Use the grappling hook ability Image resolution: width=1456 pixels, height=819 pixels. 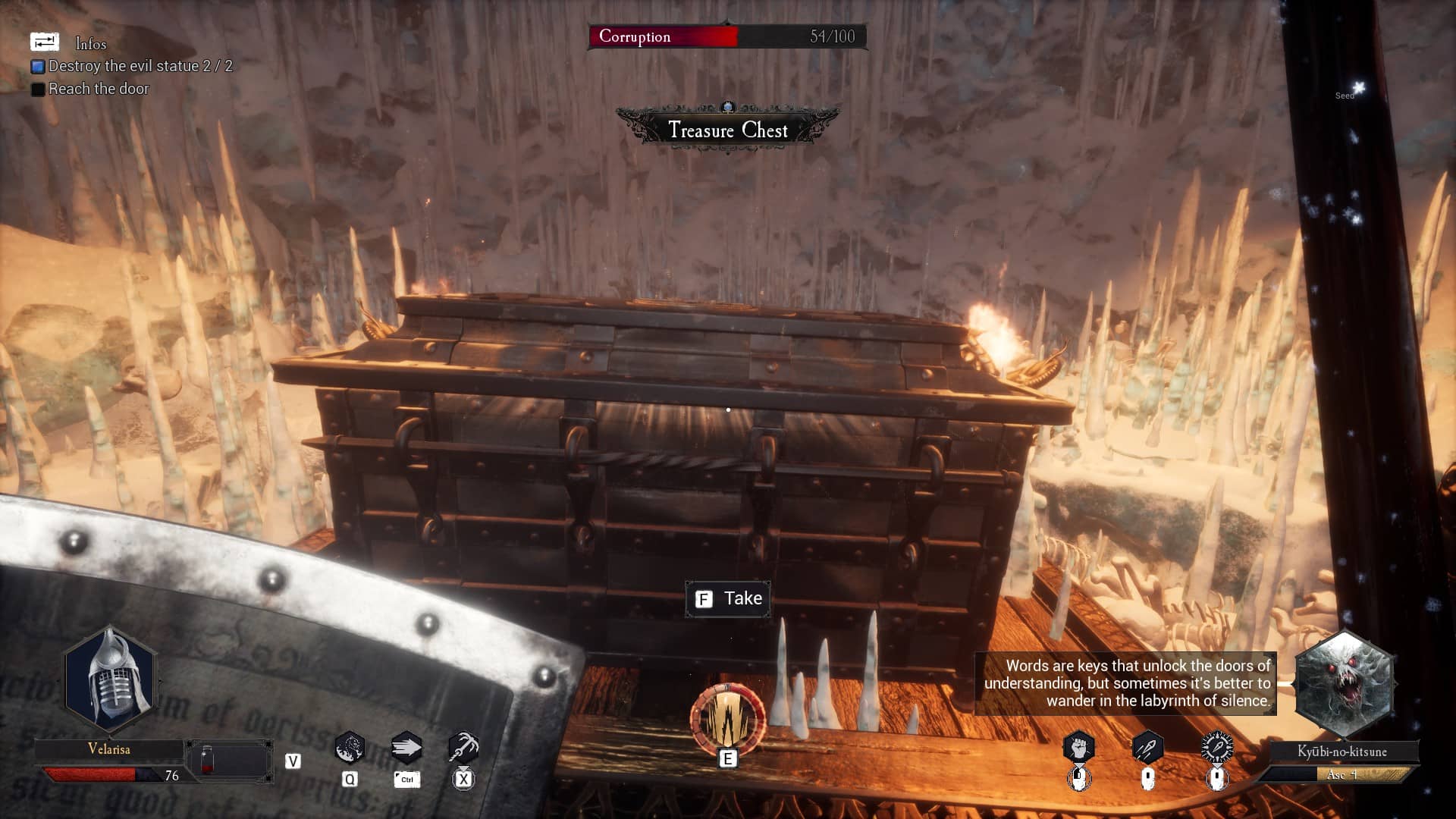[463, 748]
